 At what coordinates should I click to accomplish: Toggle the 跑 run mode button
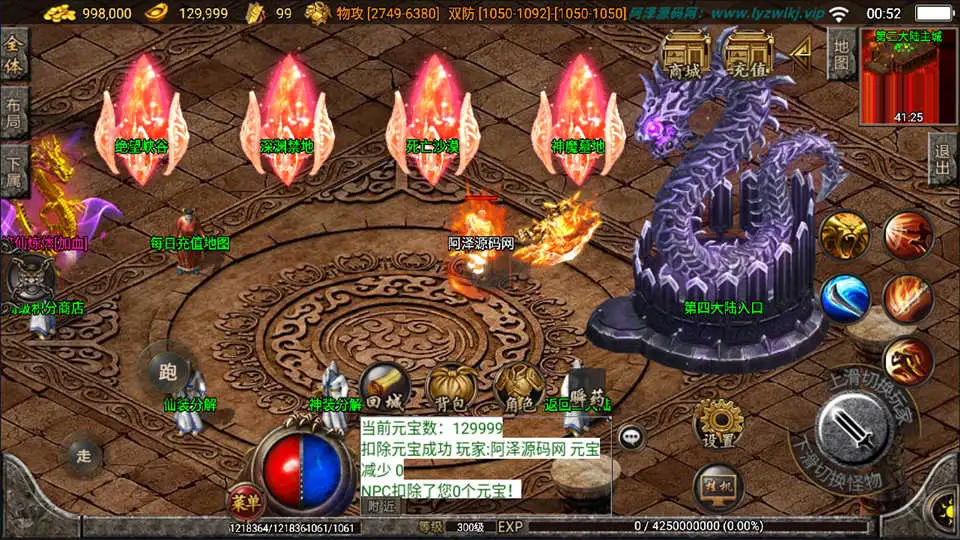click(167, 372)
